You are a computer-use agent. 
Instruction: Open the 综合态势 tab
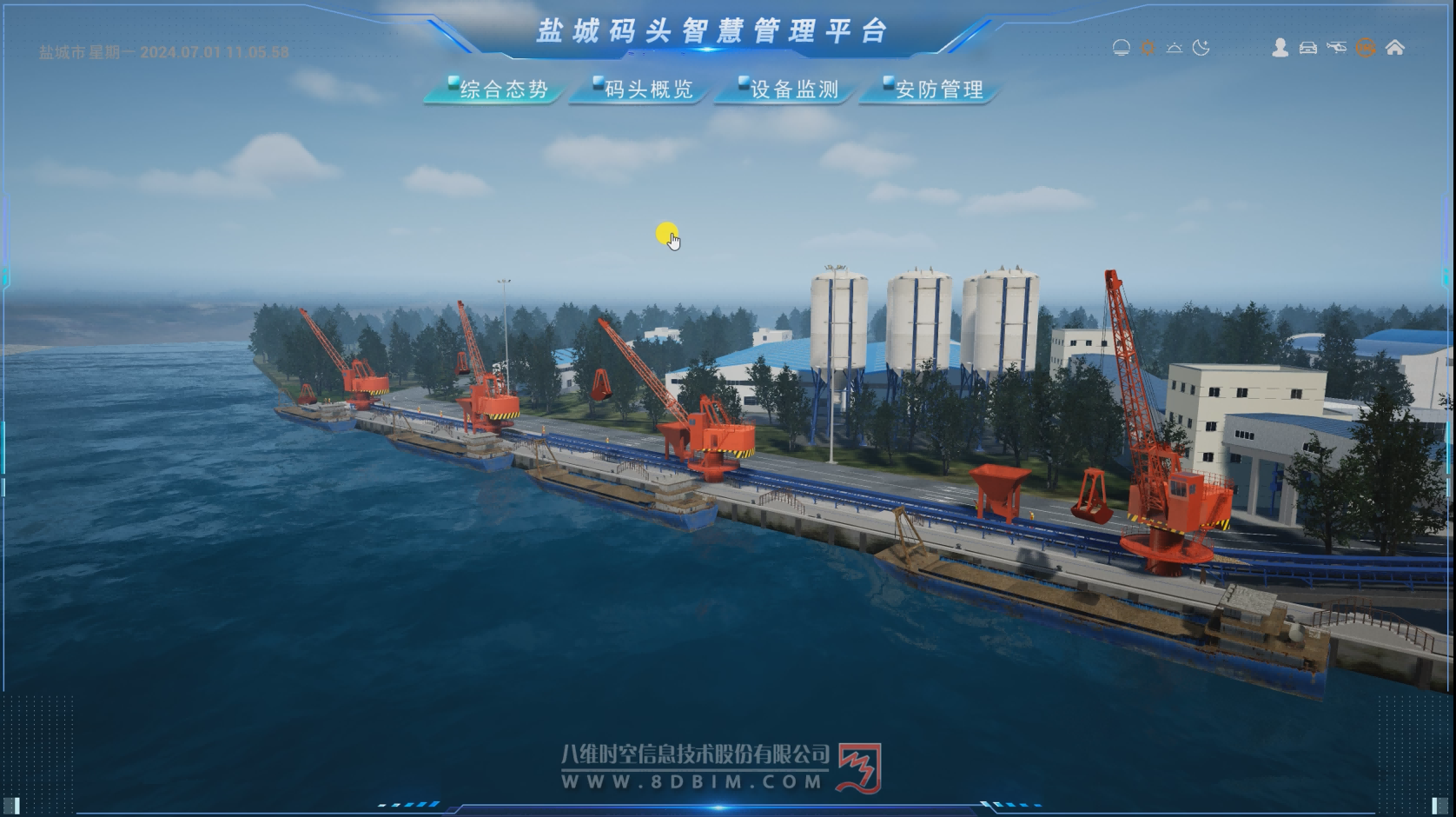497,90
